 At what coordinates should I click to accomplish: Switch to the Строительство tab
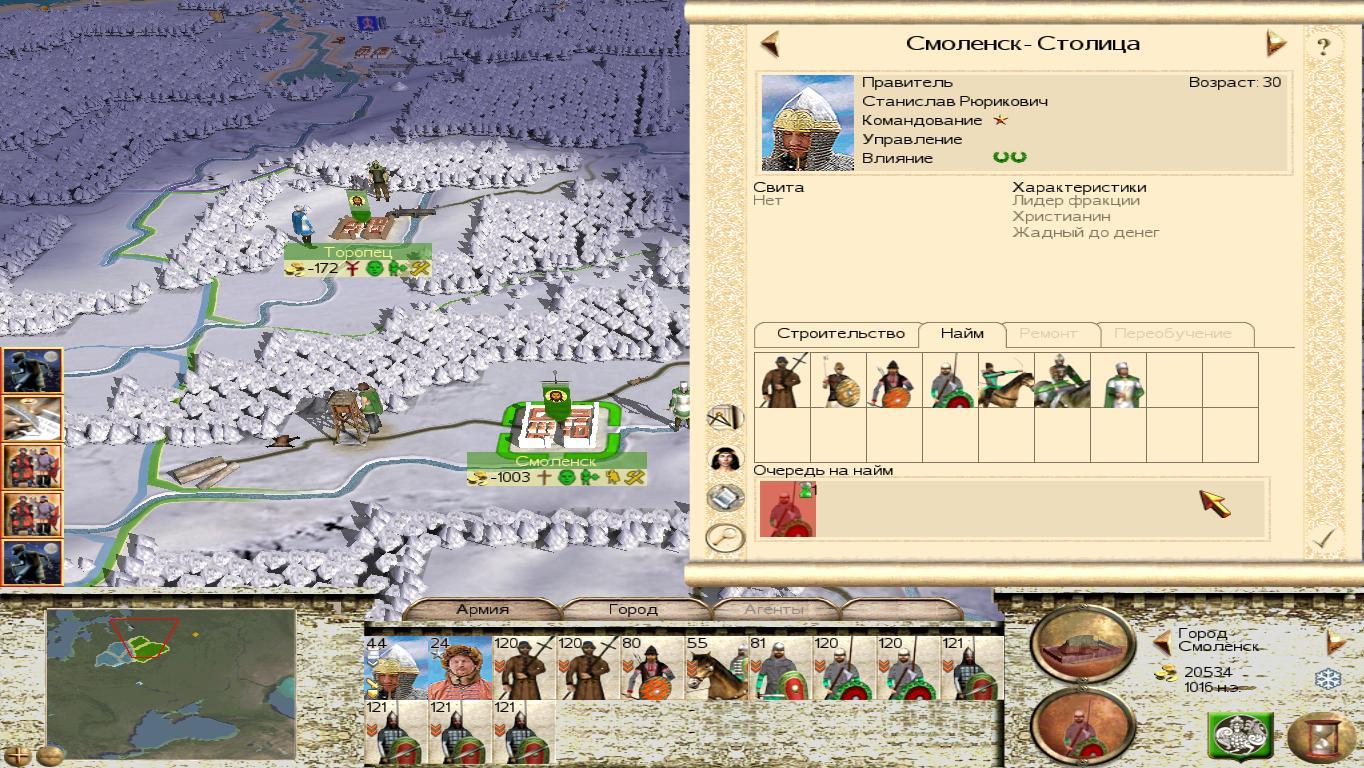click(x=840, y=334)
